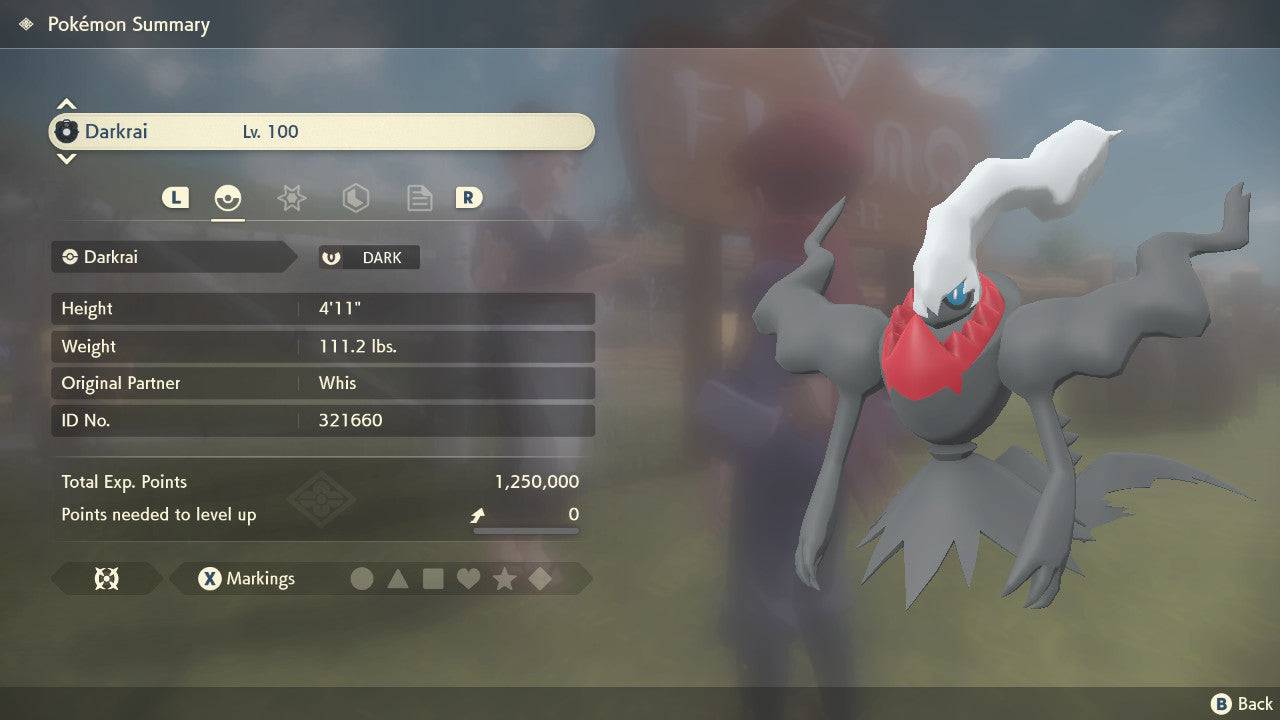
Task: Open the hexagon shield tab
Action: [355, 198]
